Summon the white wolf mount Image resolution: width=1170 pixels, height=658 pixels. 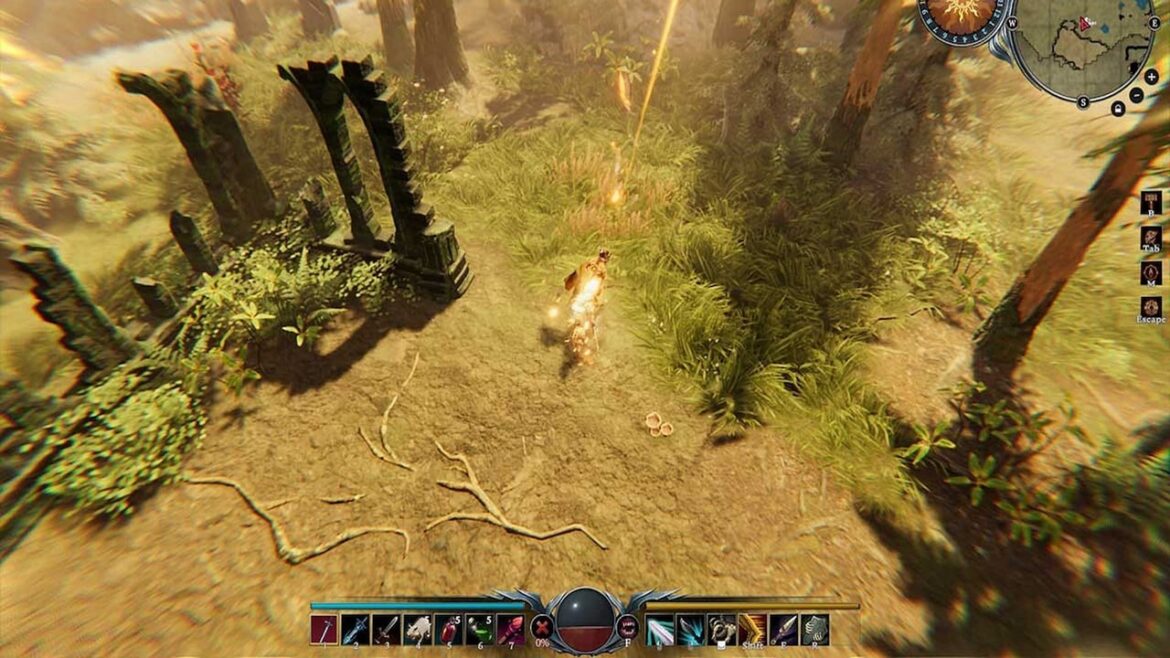coord(418,628)
